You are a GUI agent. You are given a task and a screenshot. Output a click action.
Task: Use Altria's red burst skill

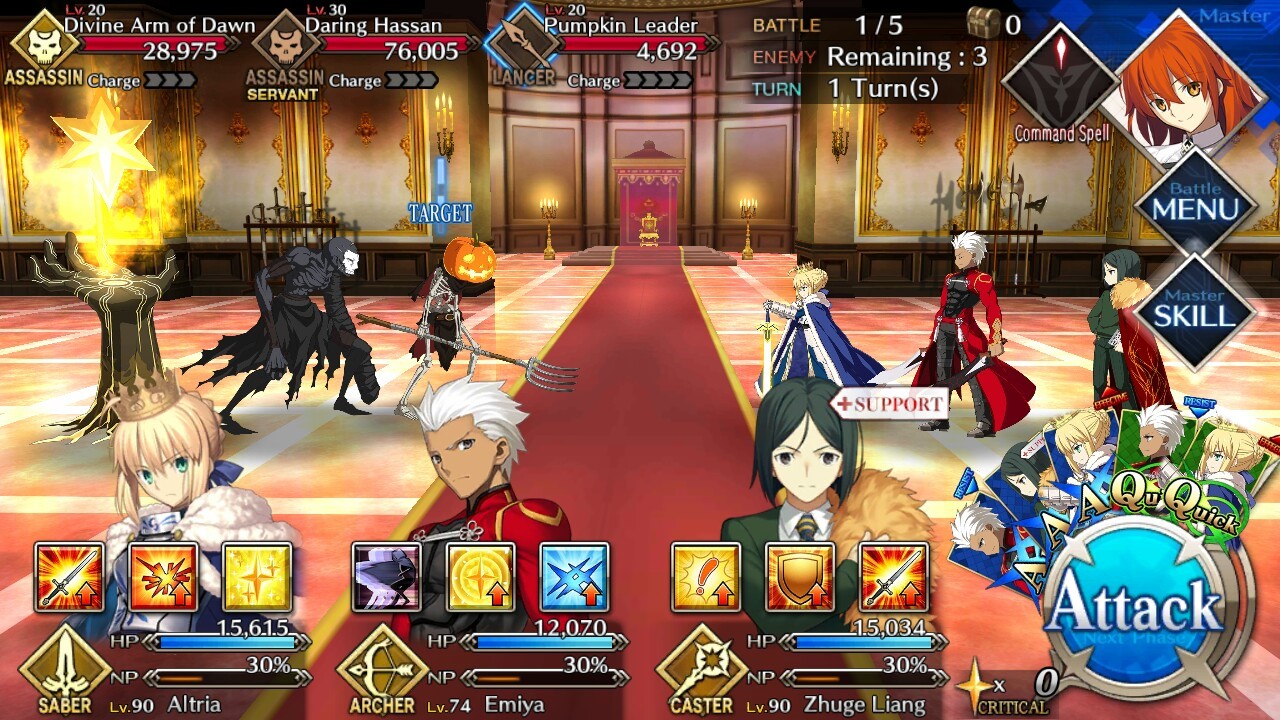[163, 577]
